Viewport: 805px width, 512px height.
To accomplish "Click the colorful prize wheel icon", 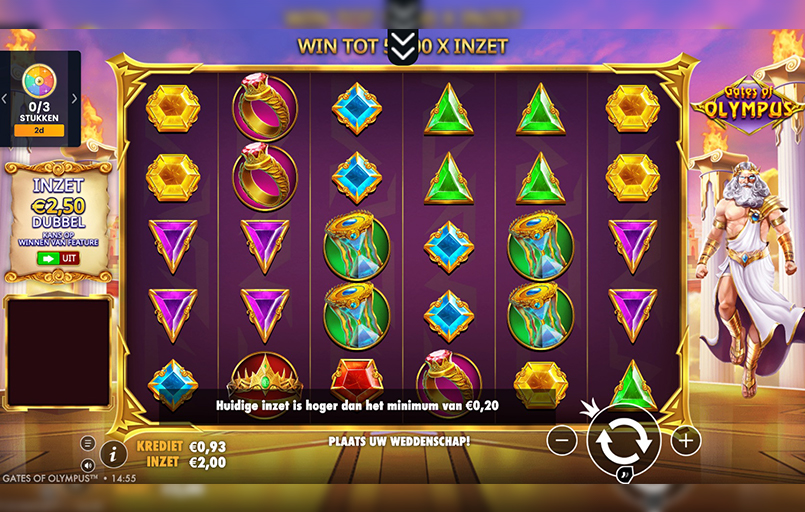I will [39, 81].
